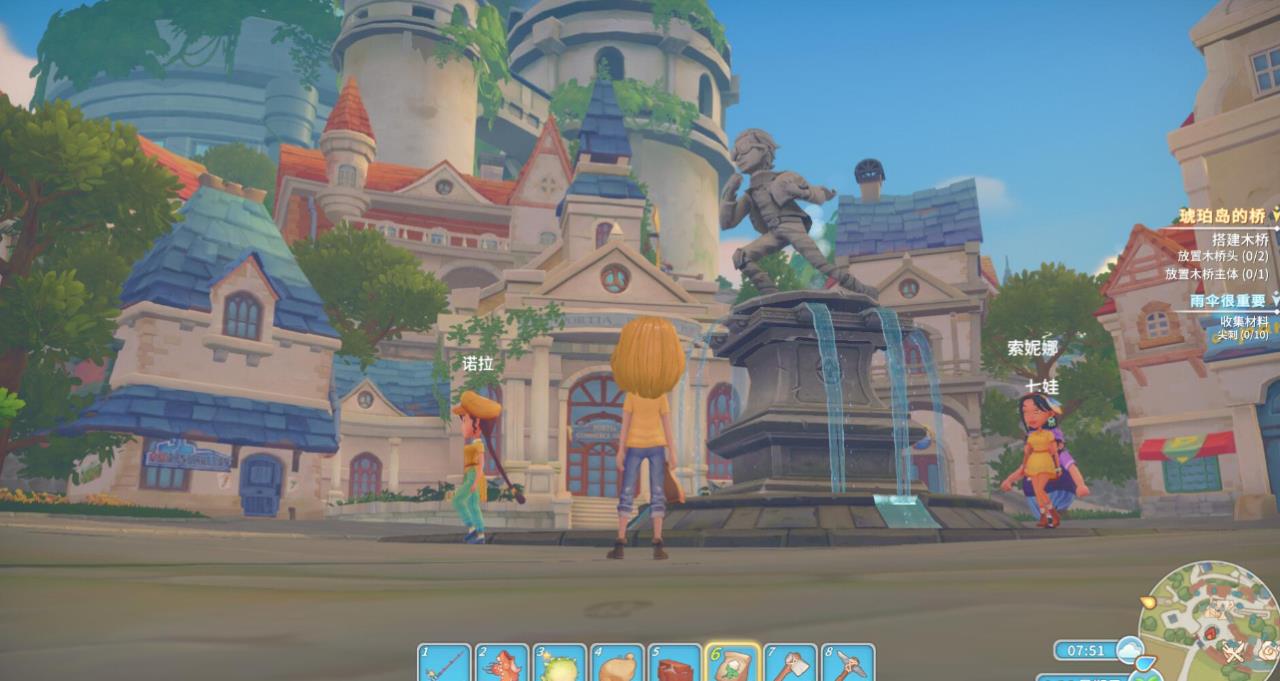Equip the pickaxe from hotbar slot 8
1280x681 pixels.
(x=848, y=664)
